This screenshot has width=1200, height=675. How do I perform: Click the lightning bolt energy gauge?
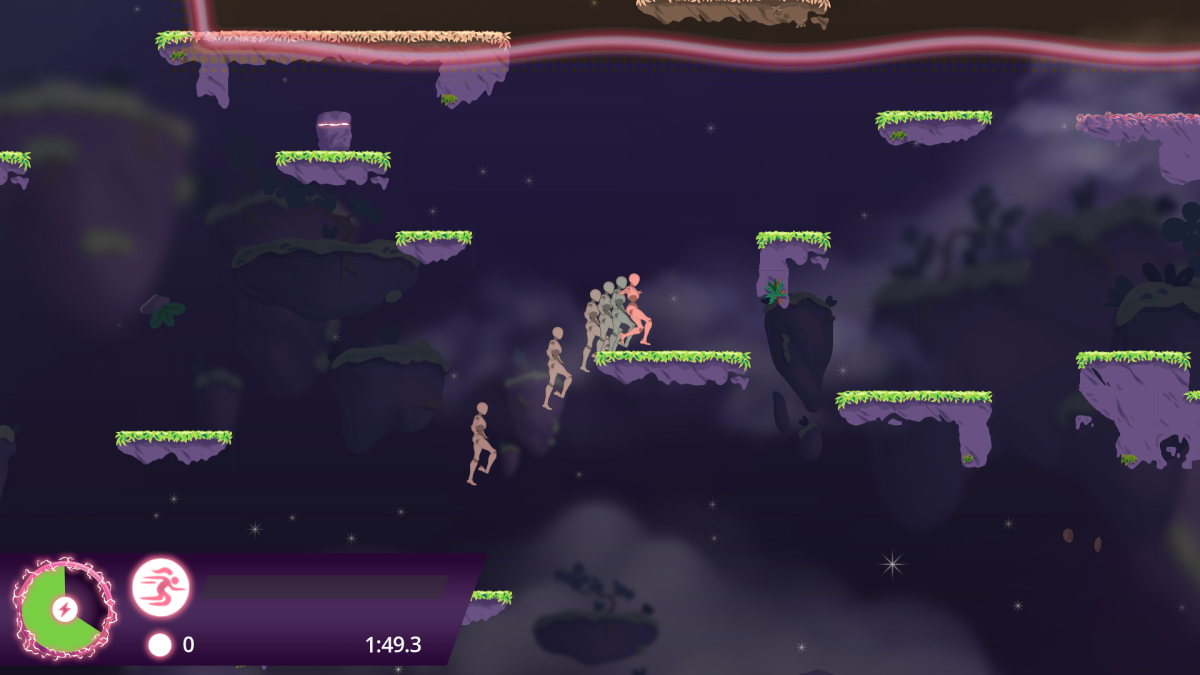coord(64,609)
